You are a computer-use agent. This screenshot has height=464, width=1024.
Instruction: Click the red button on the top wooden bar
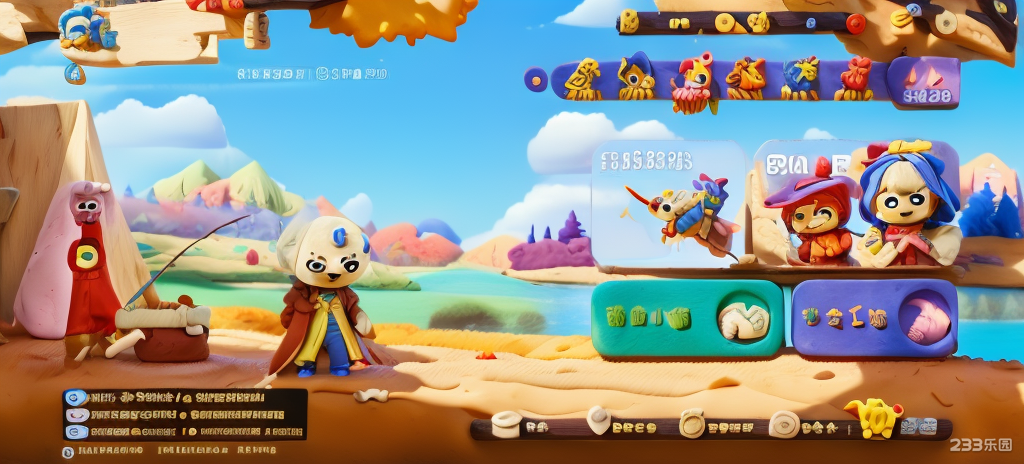[856, 23]
